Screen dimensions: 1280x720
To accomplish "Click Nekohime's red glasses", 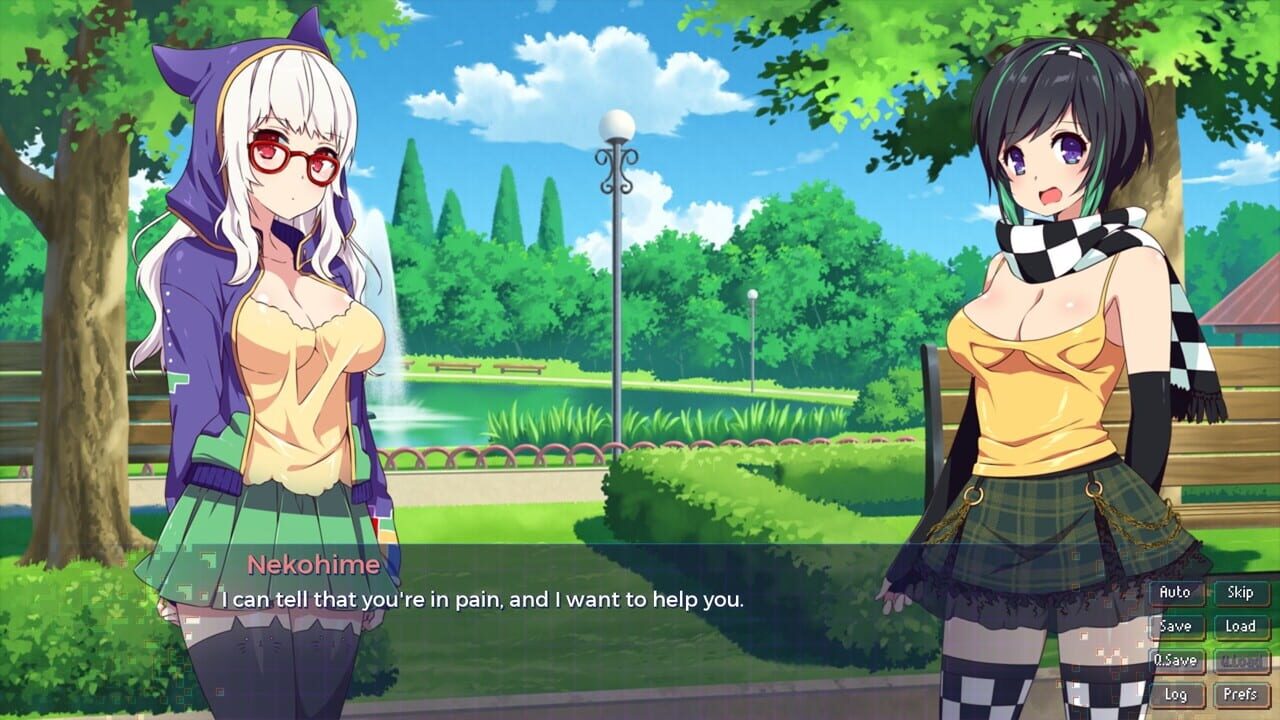I will 293,158.
